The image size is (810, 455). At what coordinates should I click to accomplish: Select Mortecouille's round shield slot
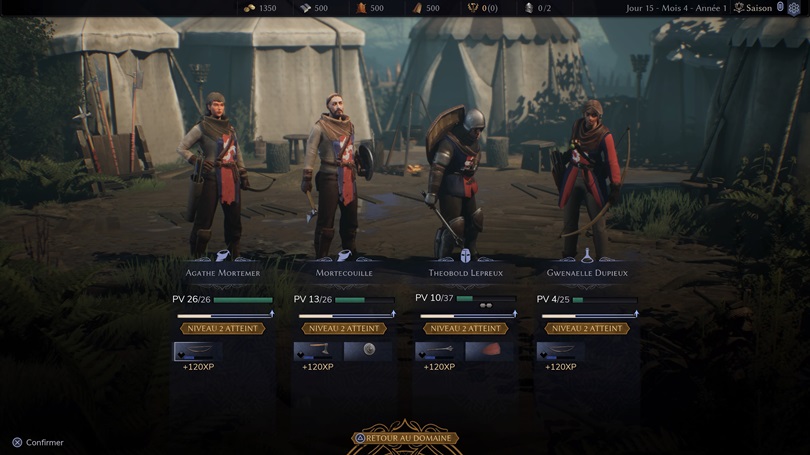click(368, 351)
